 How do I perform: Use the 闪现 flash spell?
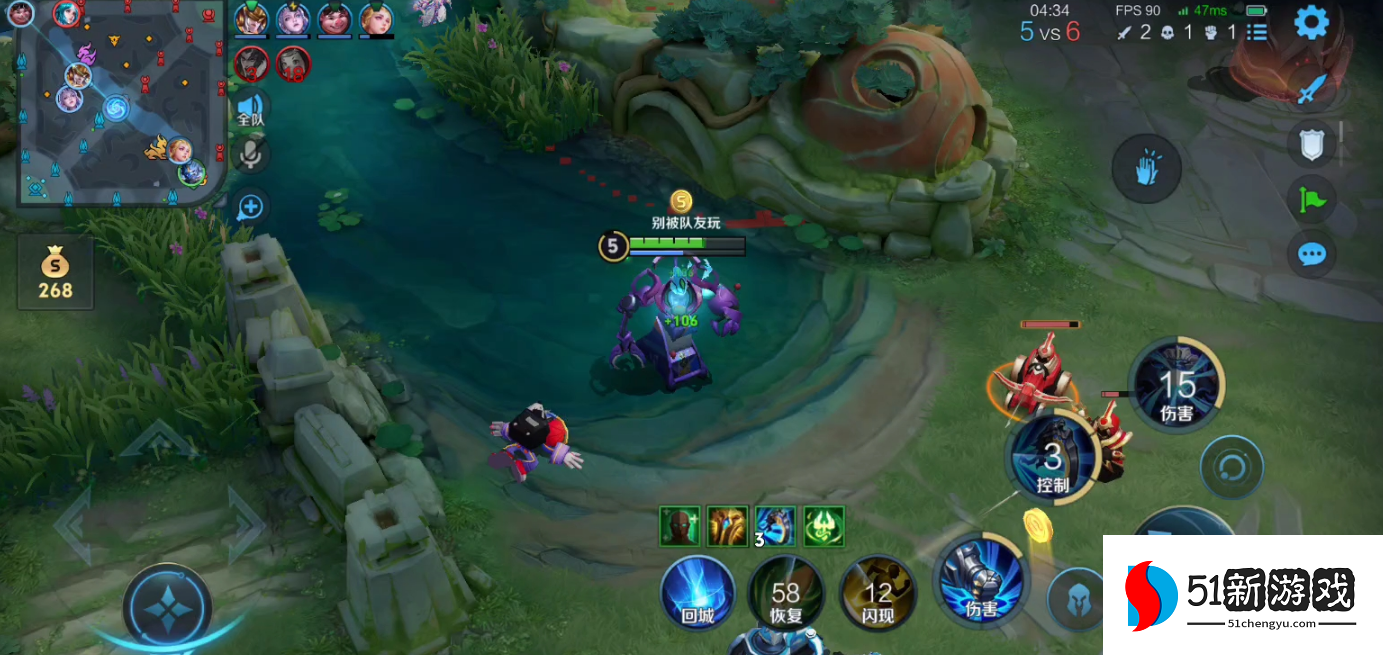pyautogui.click(x=877, y=594)
